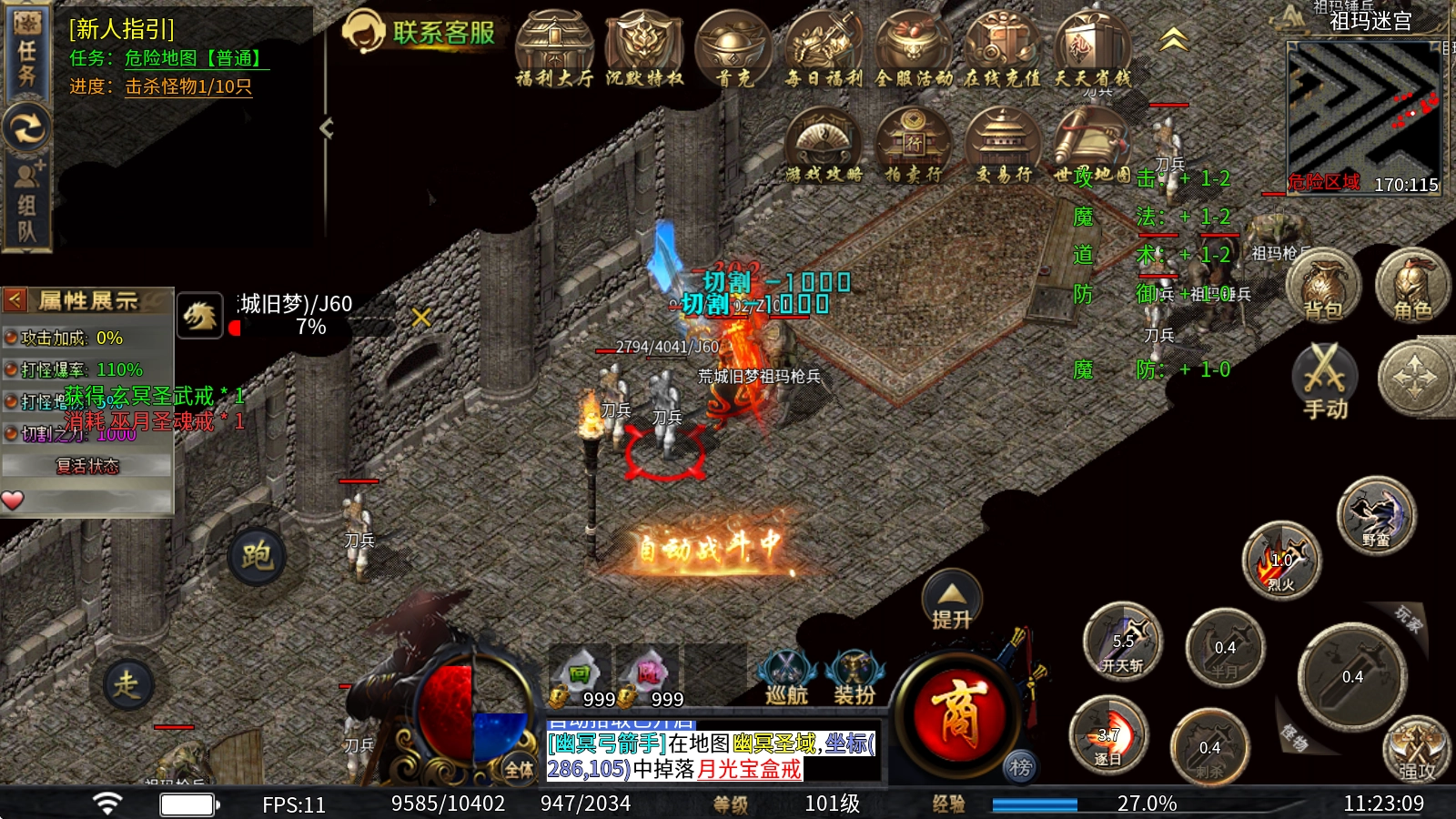Image resolution: width=1456 pixels, height=819 pixels.
Task: Open the 游戏攻略 game guide icon
Action: coord(824,146)
